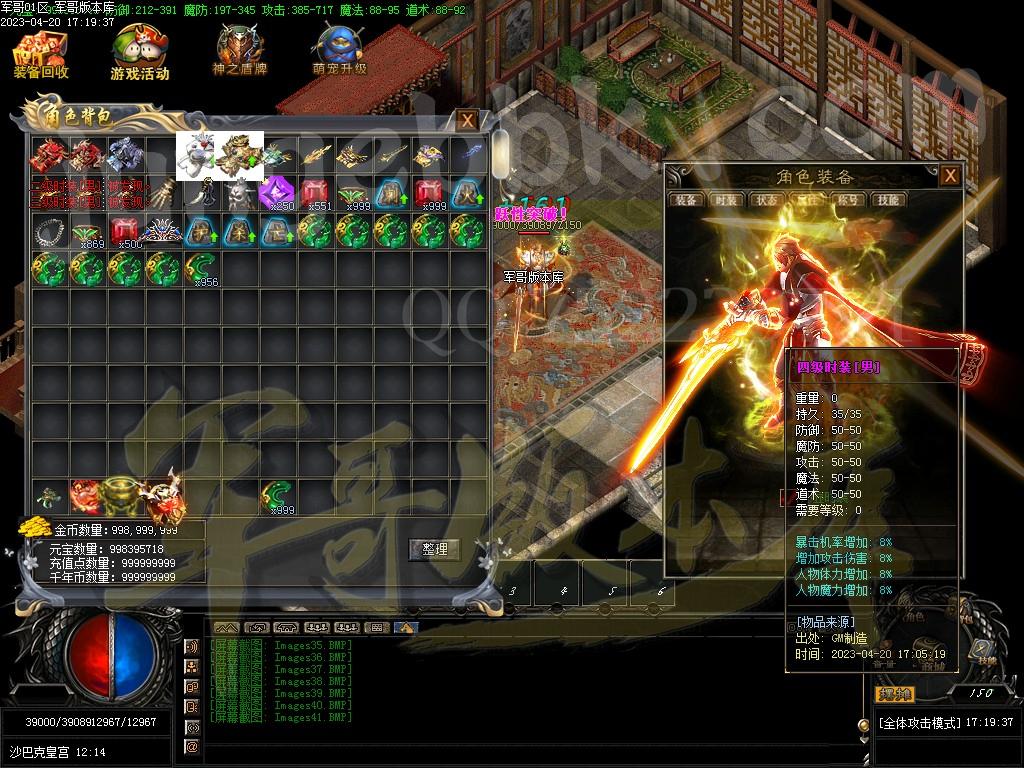Select the jeweled crown item in the bag

click(x=163, y=232)
